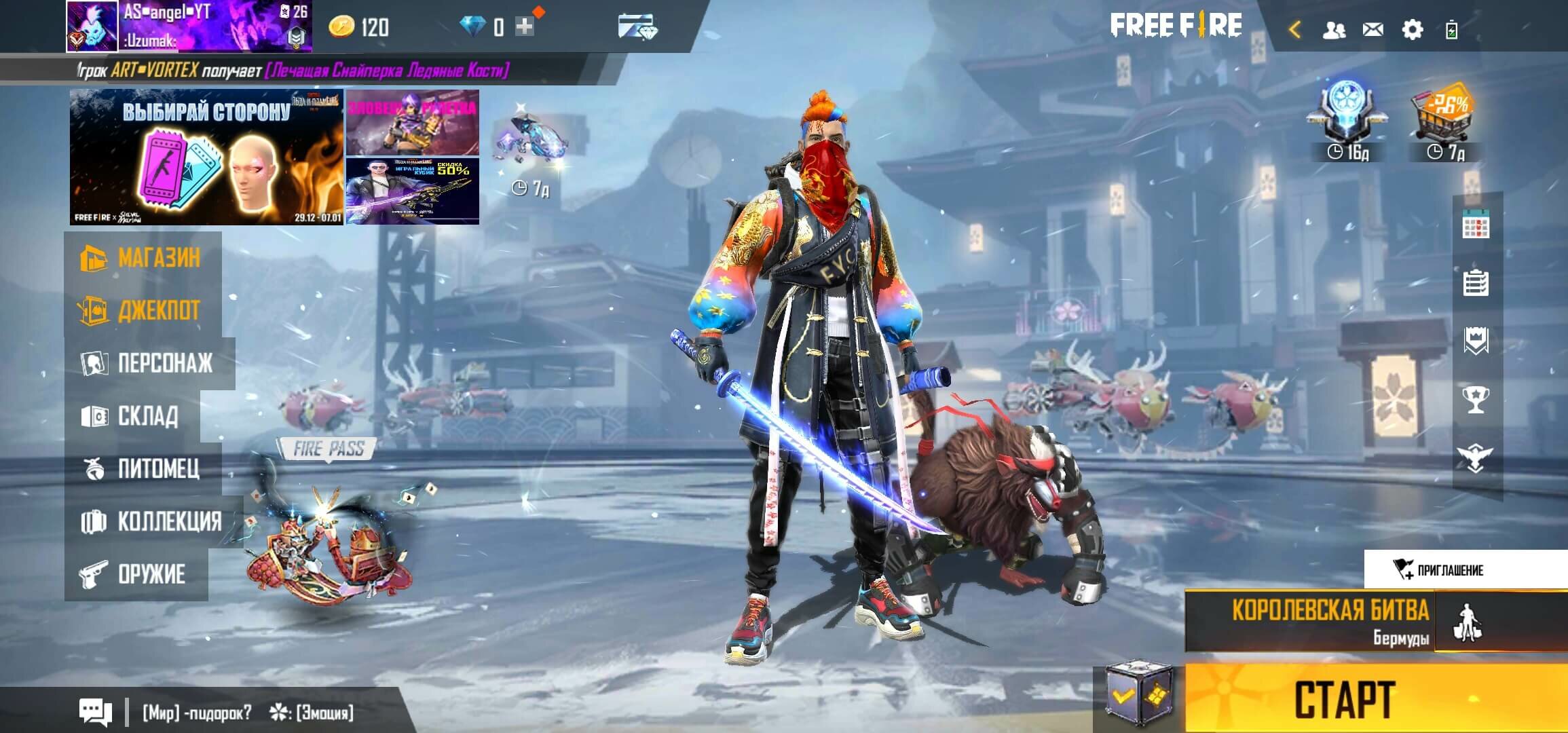Select the ПЕРСОНАЖ character menu
Screen dimensions: 1568x733
point(149,363)
